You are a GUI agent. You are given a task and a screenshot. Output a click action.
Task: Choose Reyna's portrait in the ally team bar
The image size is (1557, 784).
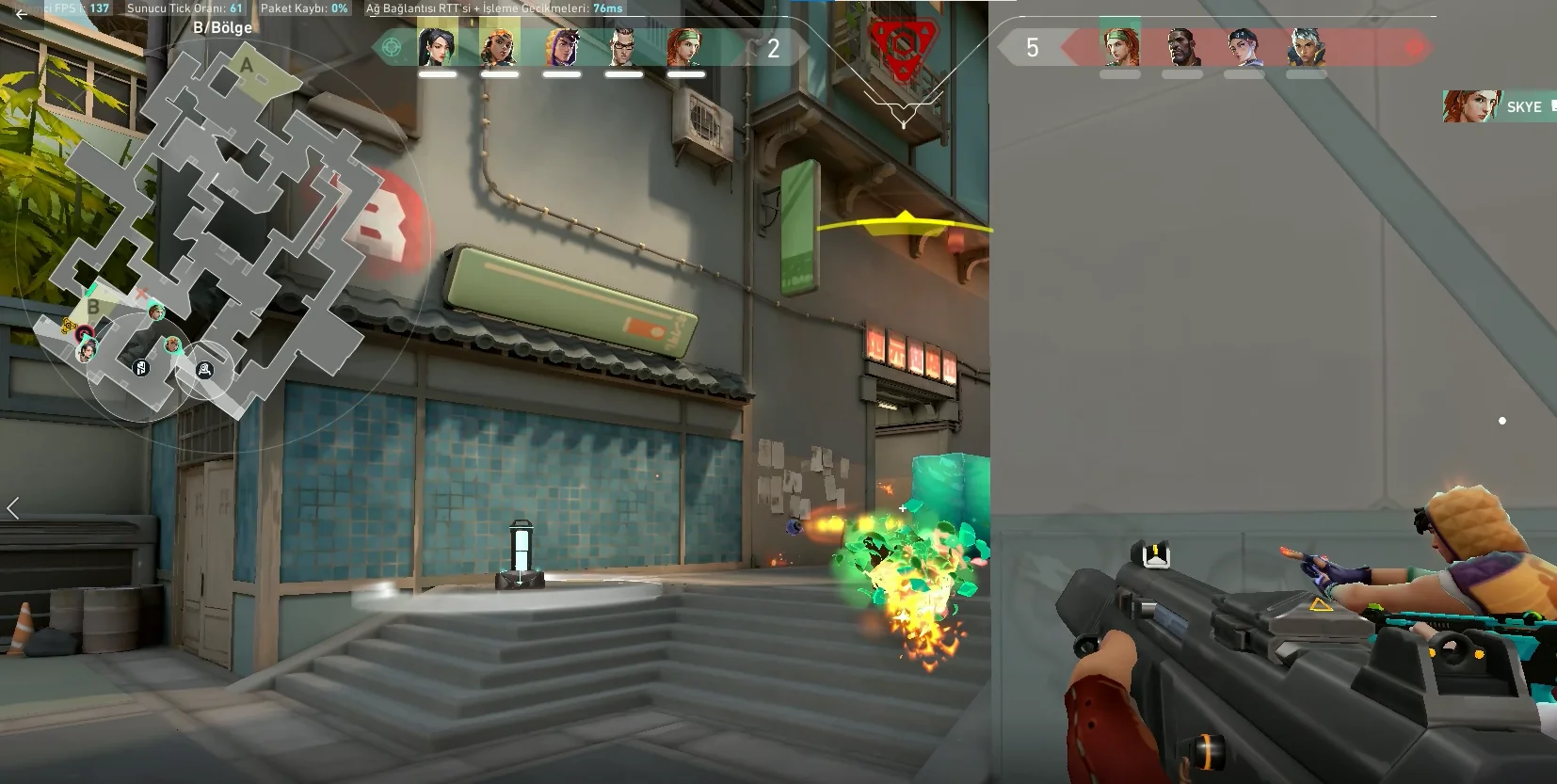pyautogui.click(x=562, y=47)
